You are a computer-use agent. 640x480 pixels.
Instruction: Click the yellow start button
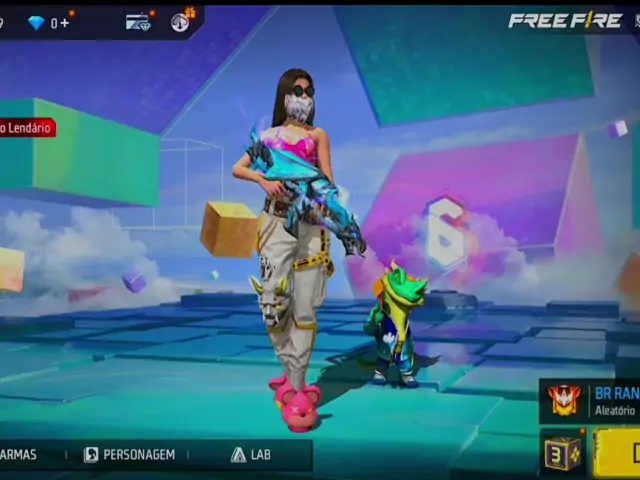click(620, 452)
